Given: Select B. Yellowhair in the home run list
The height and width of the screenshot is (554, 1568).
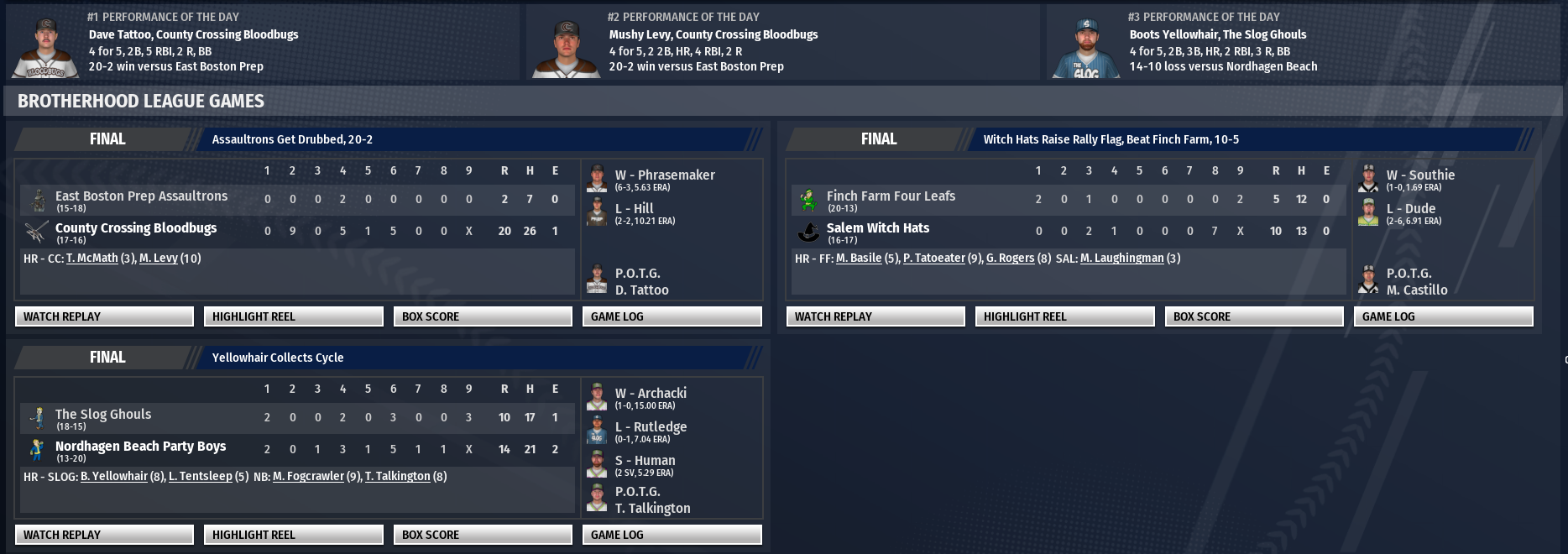Looking at the screenshot, I should pyautogui.click(x=113, y=477).
